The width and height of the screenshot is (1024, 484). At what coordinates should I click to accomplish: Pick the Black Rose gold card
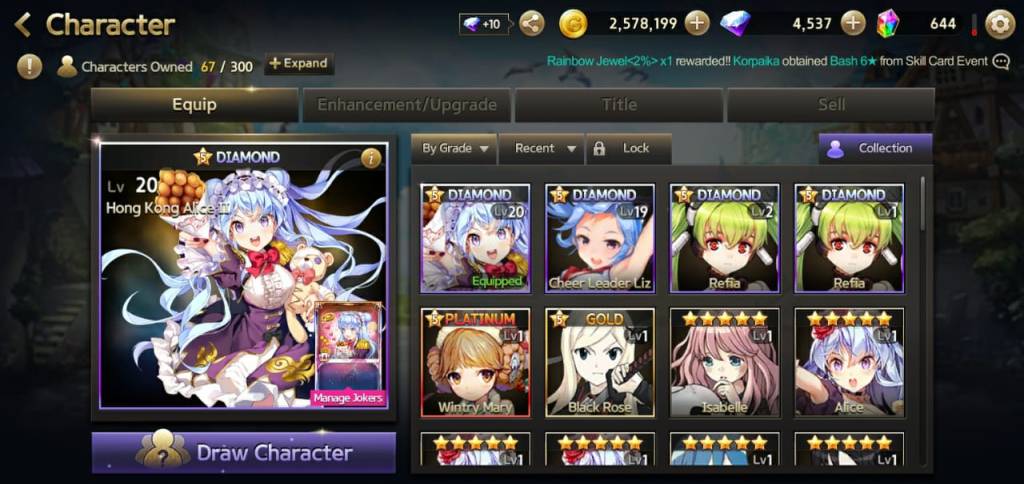[600, 362]
